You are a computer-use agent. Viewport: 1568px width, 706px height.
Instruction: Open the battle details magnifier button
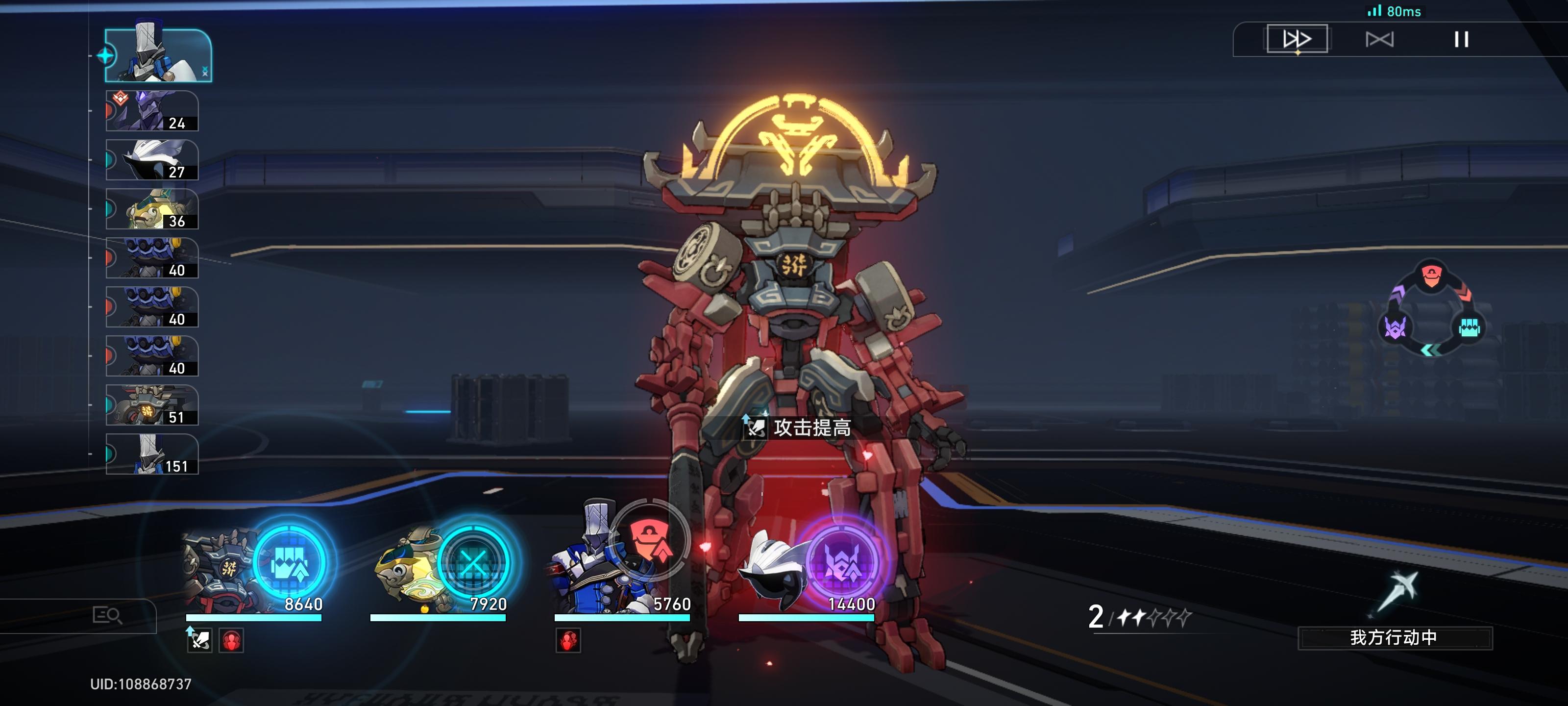[x=107, y=615]
